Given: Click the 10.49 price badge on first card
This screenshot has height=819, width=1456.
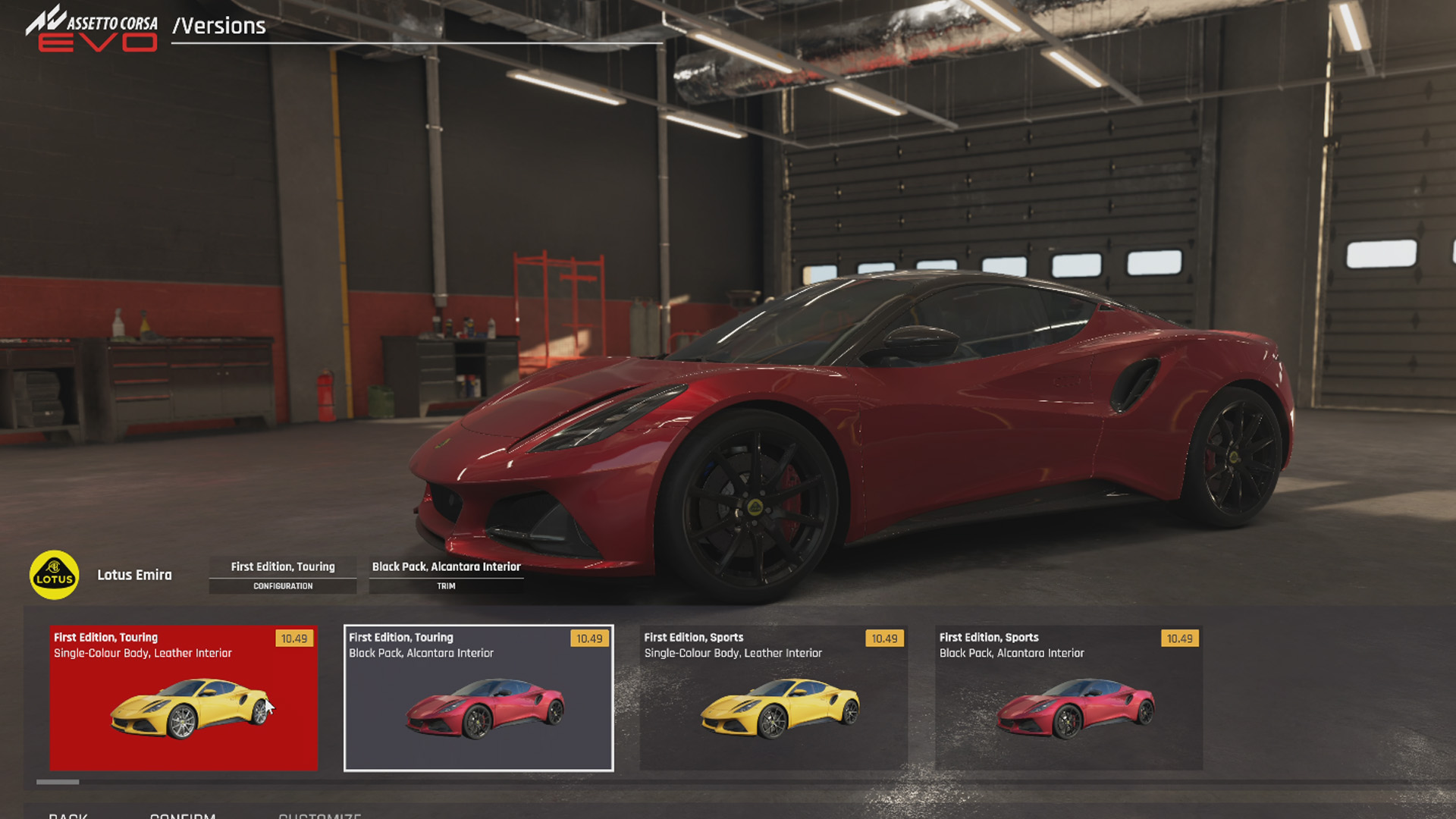Looking at the screenshot, I should (295, 639).
